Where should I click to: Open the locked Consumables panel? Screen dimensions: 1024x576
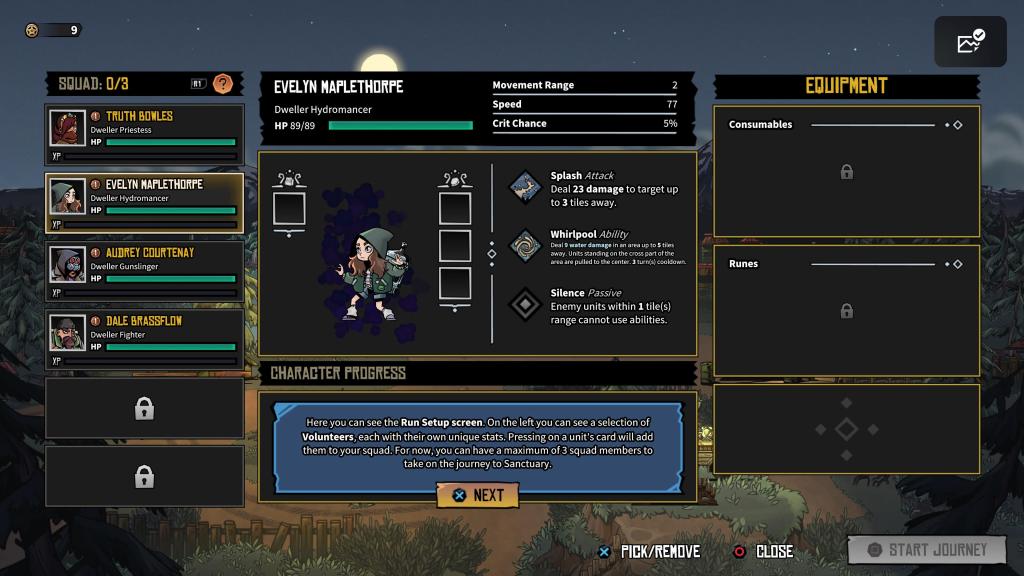tap(846, 172)
